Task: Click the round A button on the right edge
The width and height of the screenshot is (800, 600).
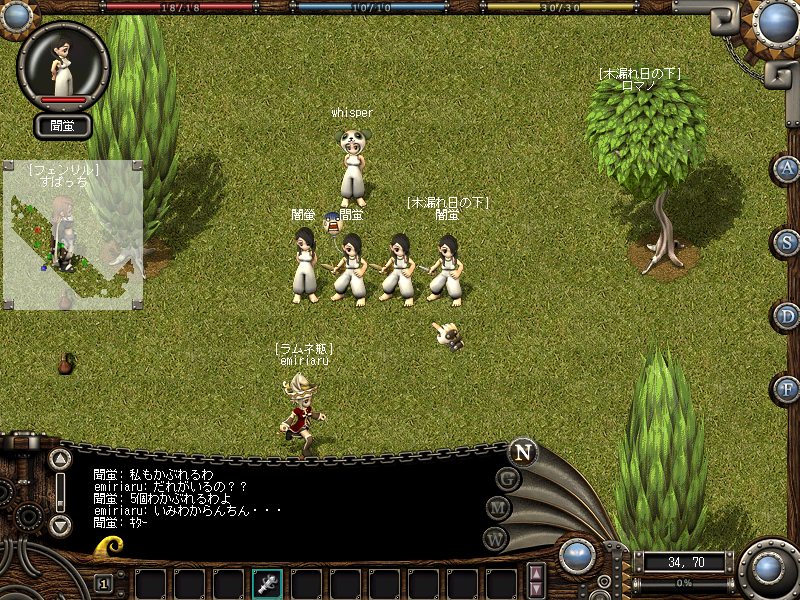Action: click(788, 168)
